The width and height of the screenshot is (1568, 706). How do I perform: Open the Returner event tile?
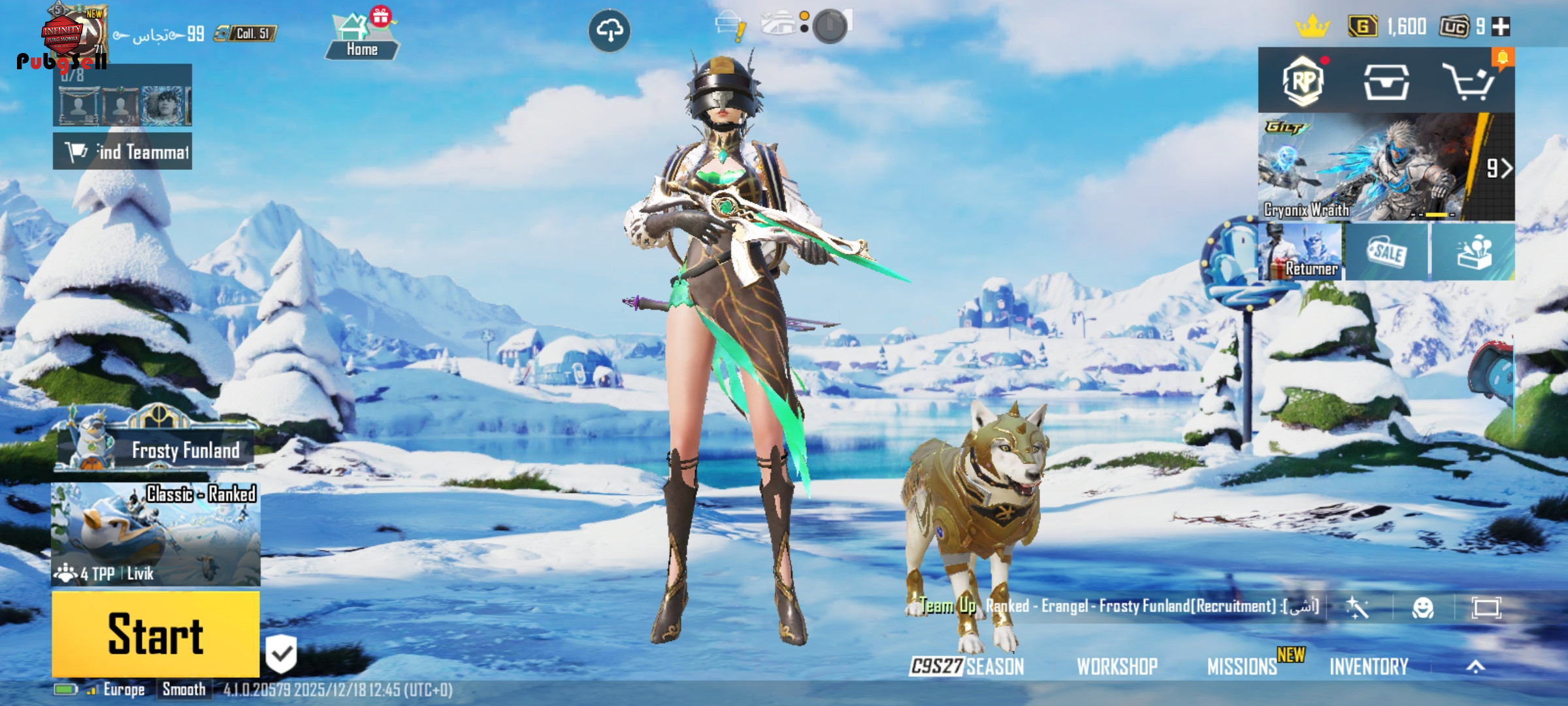(1300, 252)
